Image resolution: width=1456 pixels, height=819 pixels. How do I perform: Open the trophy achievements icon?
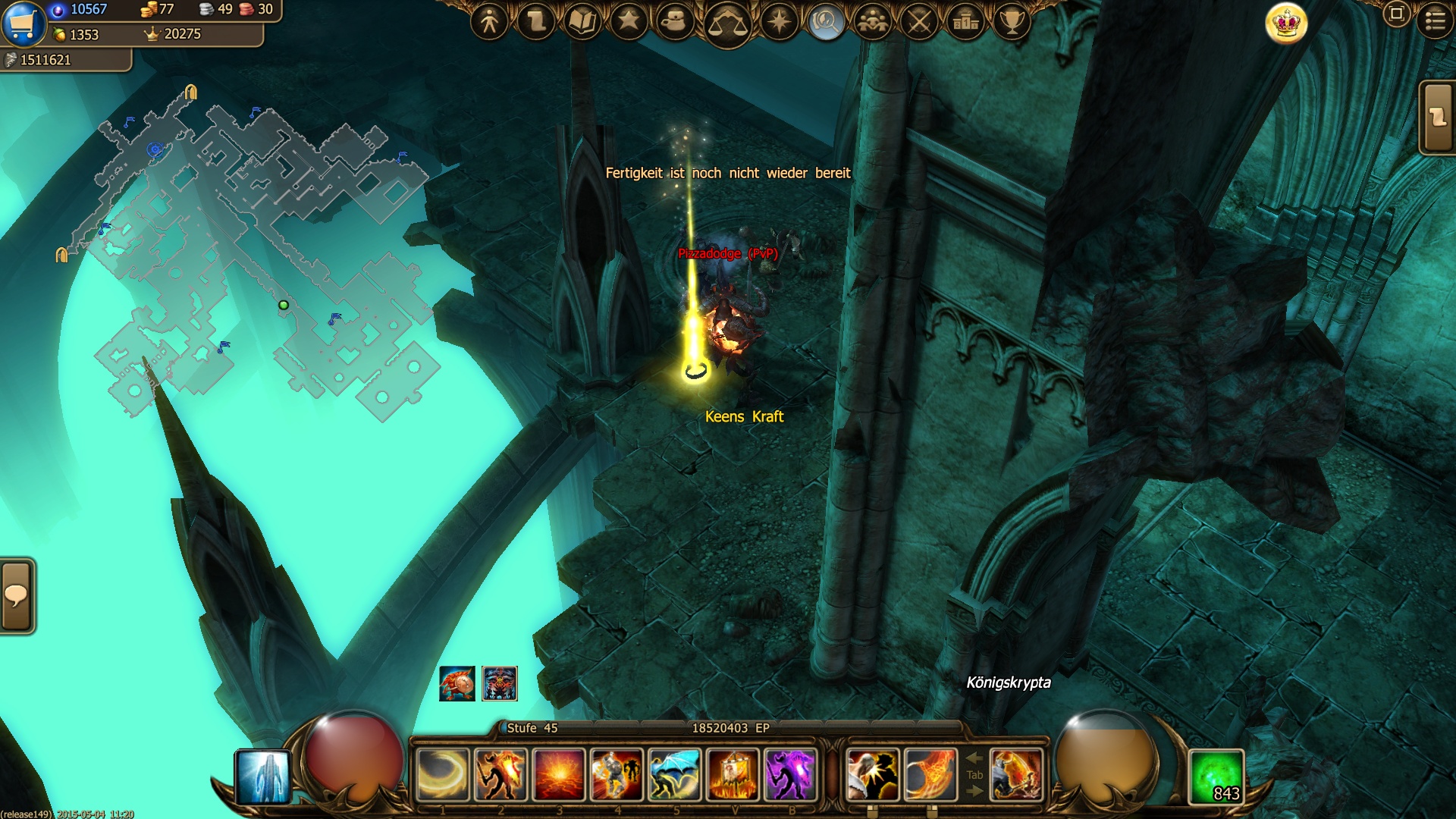tap(1012, 21)
